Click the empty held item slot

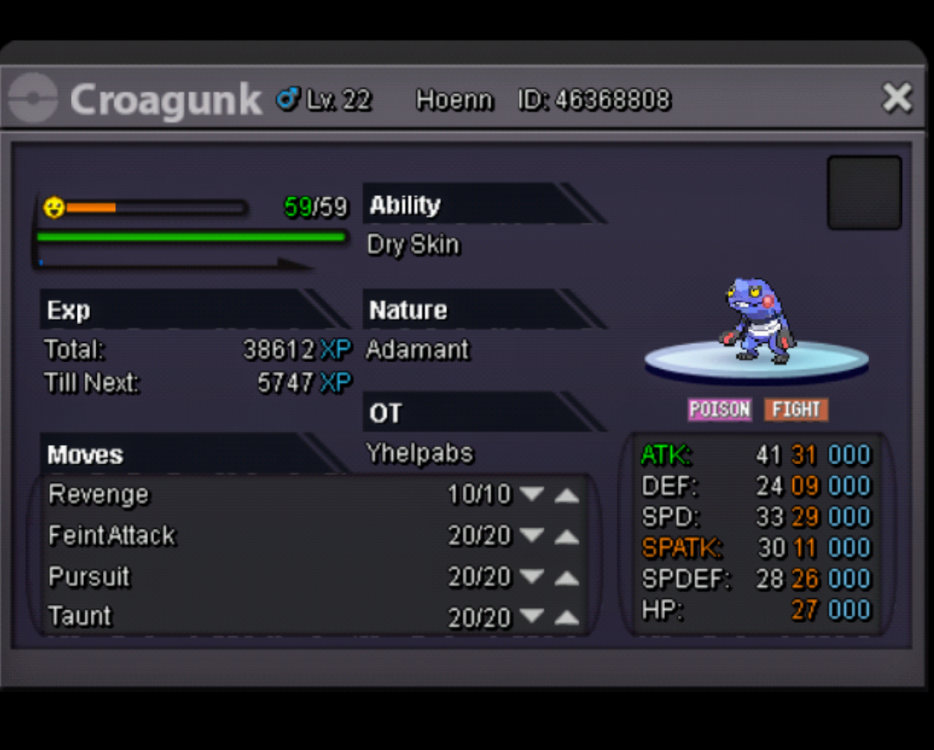pyautogui.click(x=864, y=192)
